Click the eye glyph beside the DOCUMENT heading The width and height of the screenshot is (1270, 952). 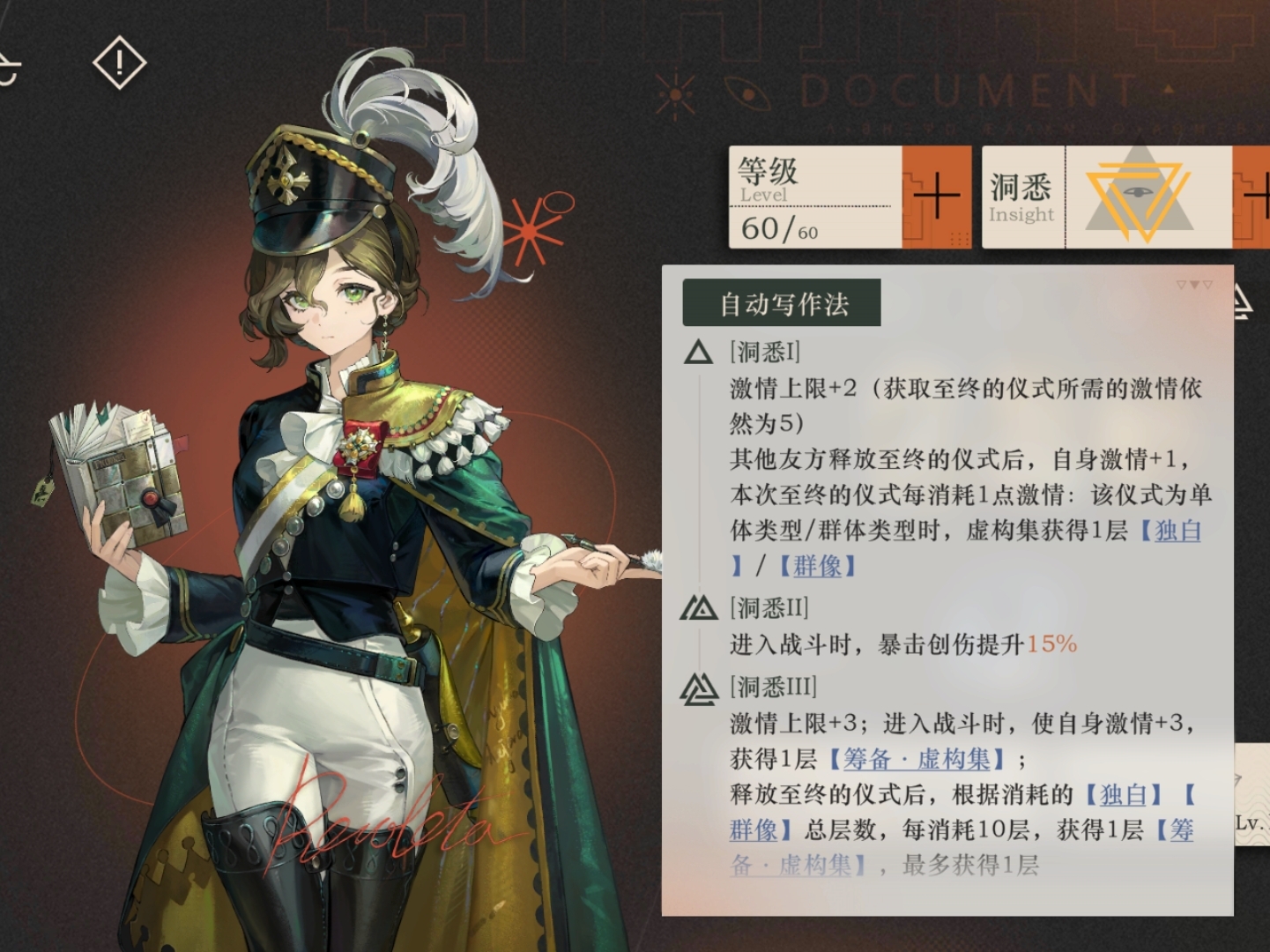click(x=750, y=92)
